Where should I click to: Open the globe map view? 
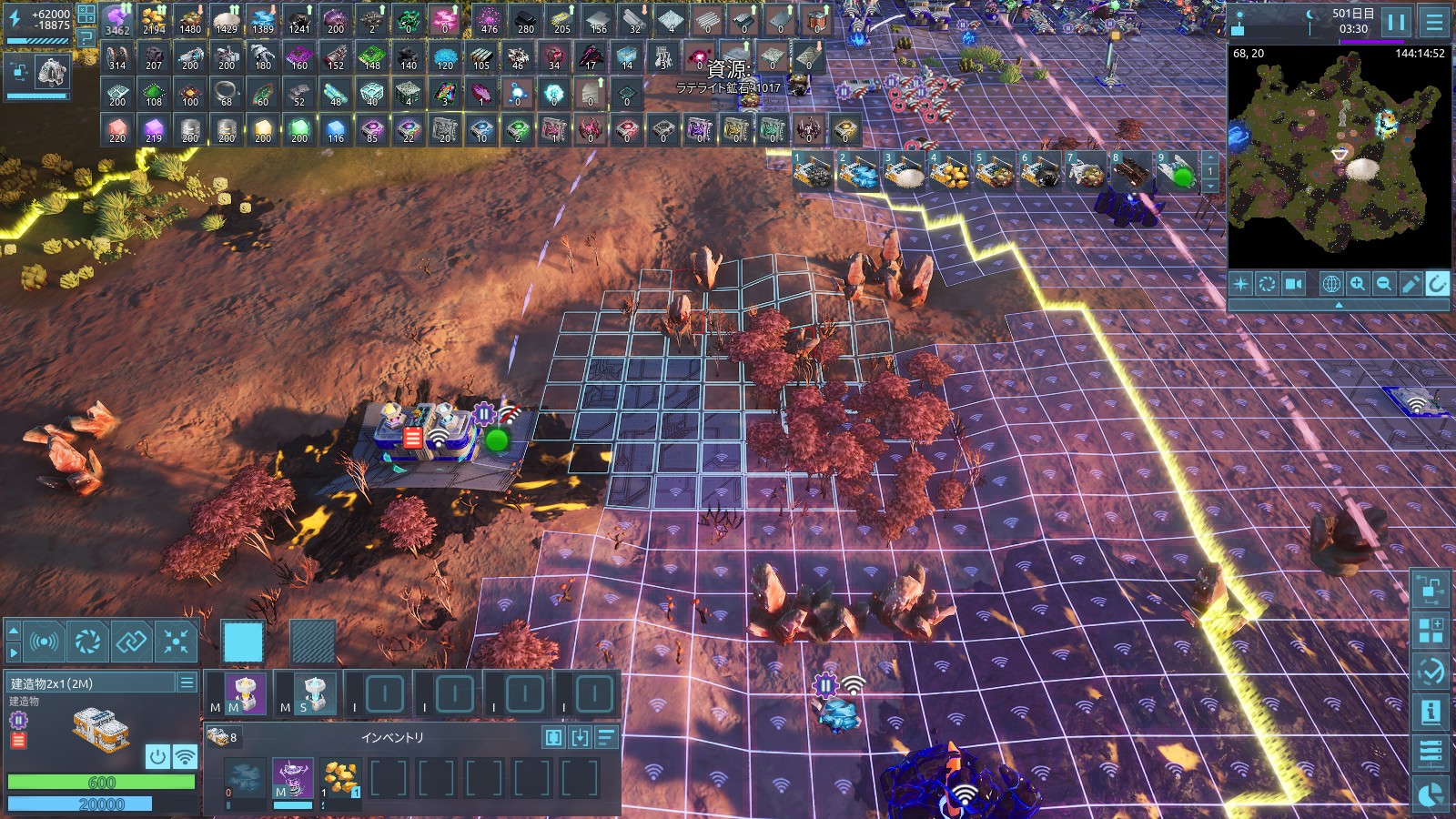click(x=1330, y=284)
